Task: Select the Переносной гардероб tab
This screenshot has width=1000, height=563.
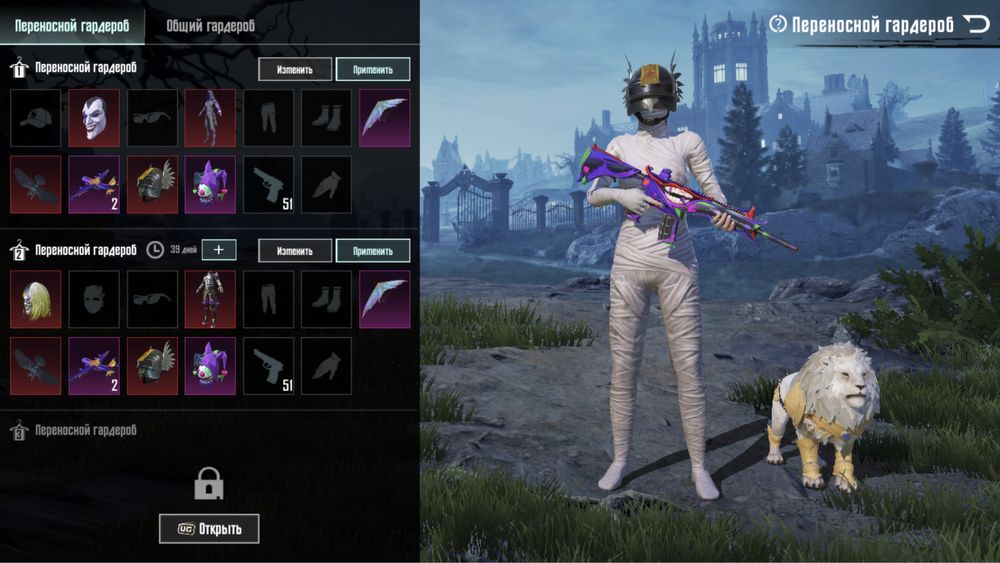Action: point(72,26)
